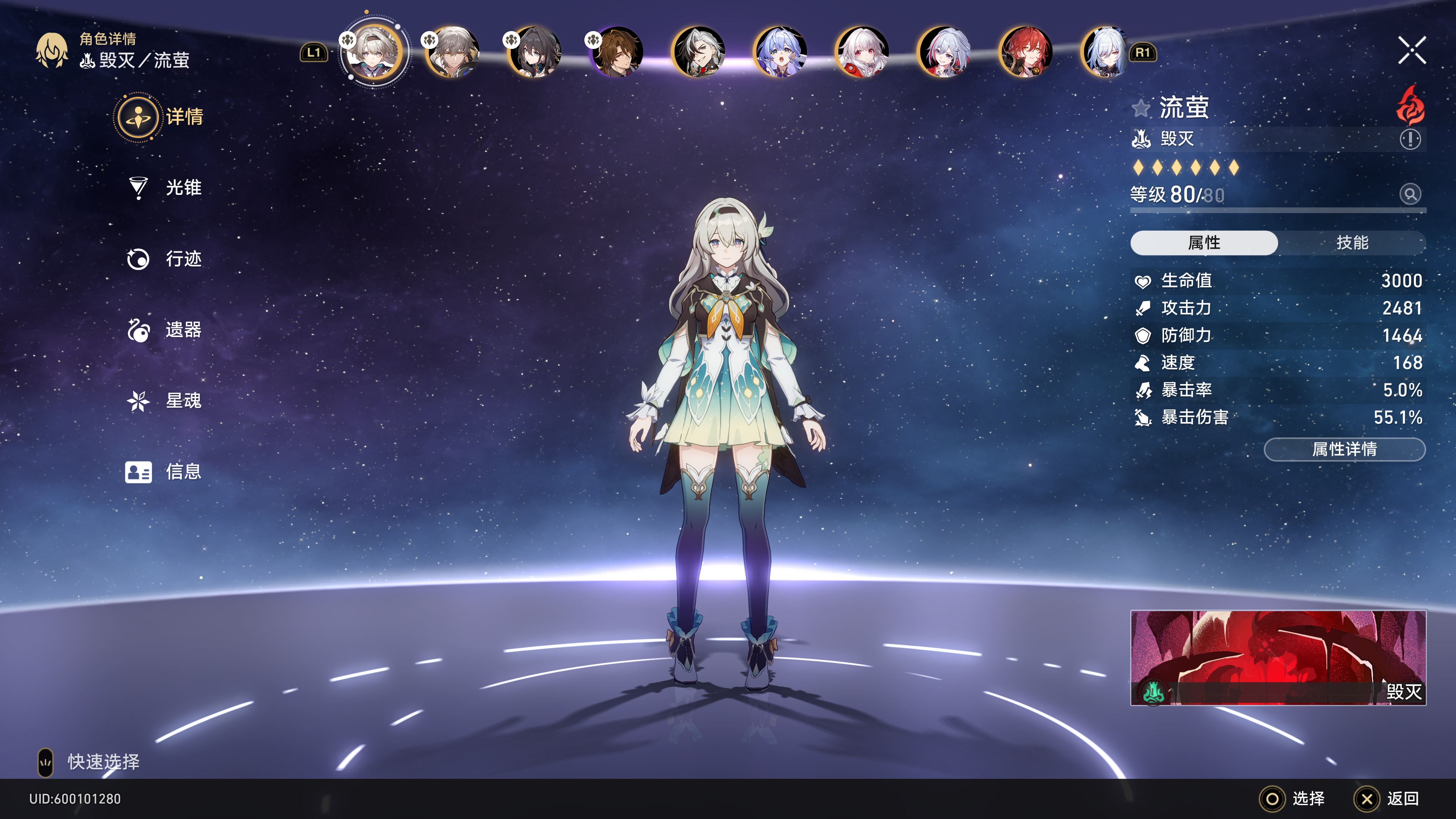Open the 属性详情 stat details button
Screen dimensions: 1456x819
click(1344, 449)
